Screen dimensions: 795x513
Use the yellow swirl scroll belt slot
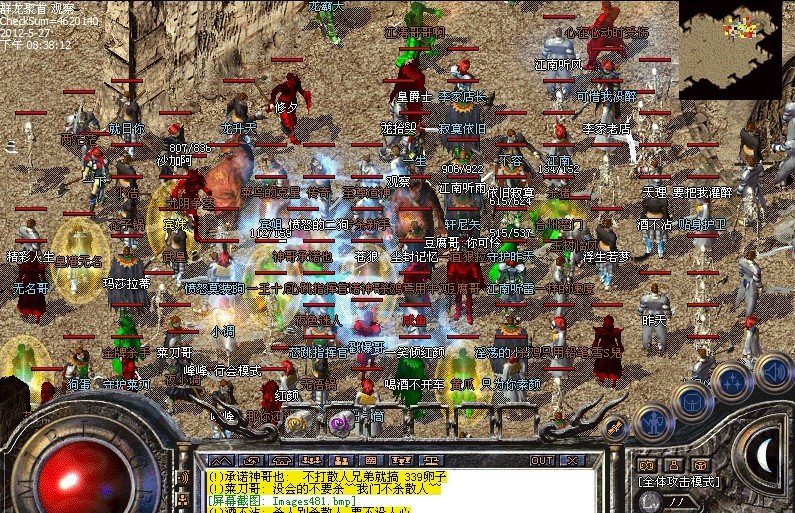tap(296, 423)
